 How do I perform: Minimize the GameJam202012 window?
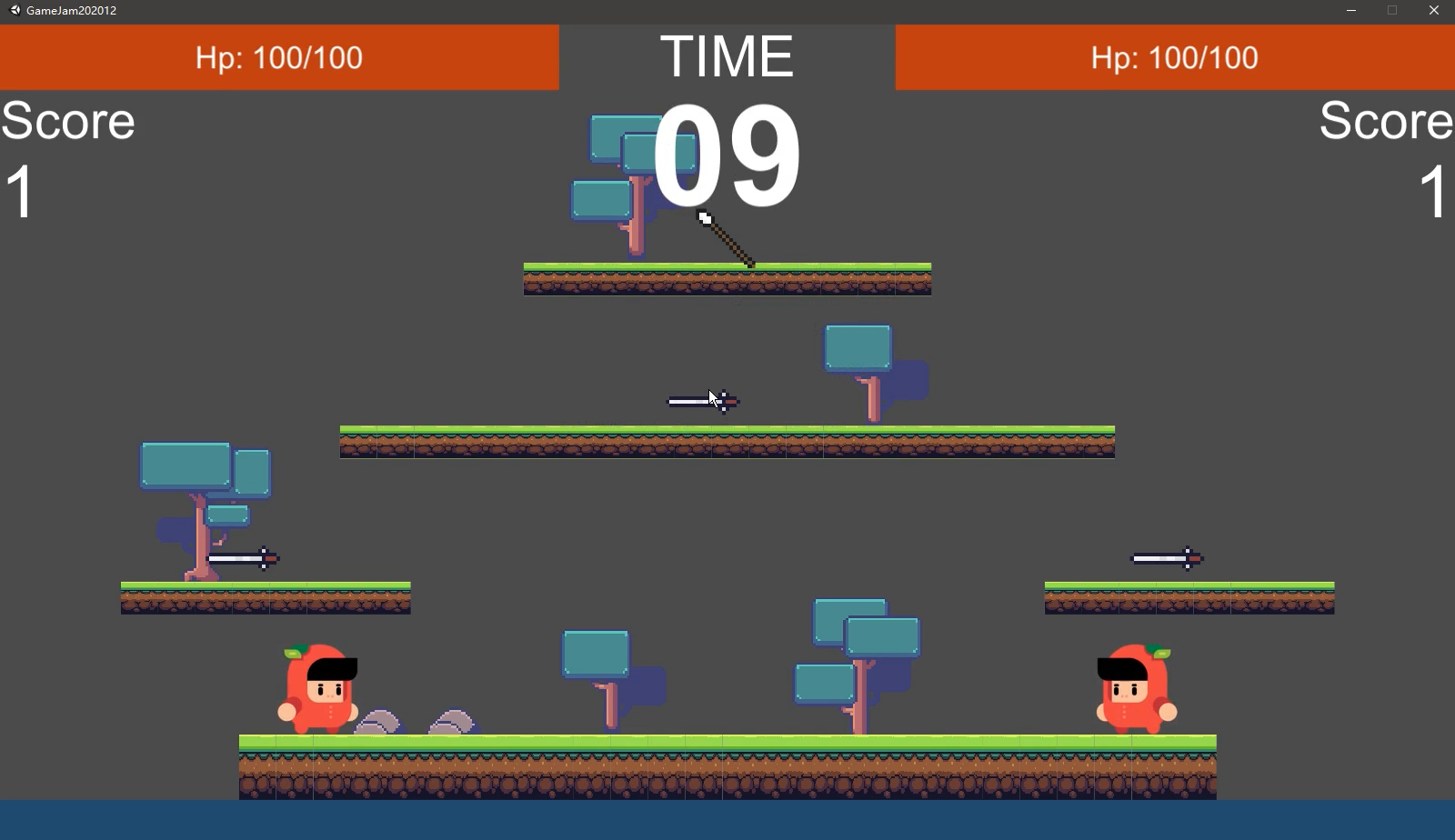coord(1351,11)
